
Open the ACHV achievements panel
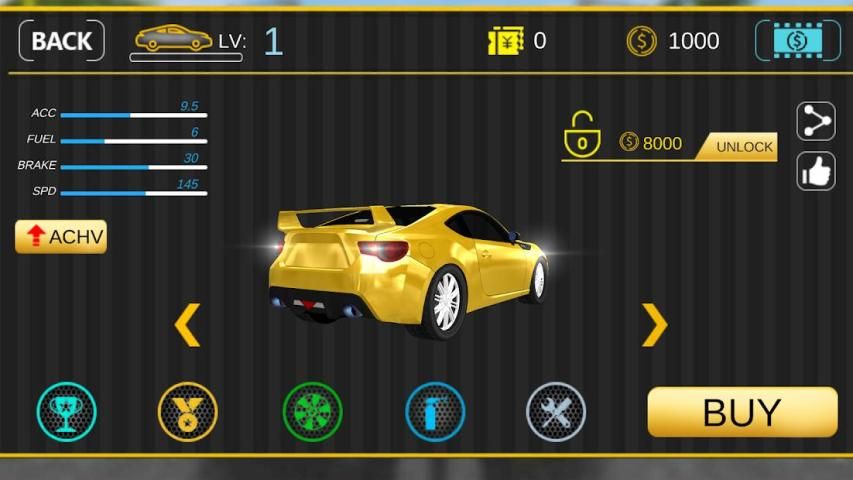[61, 237]
